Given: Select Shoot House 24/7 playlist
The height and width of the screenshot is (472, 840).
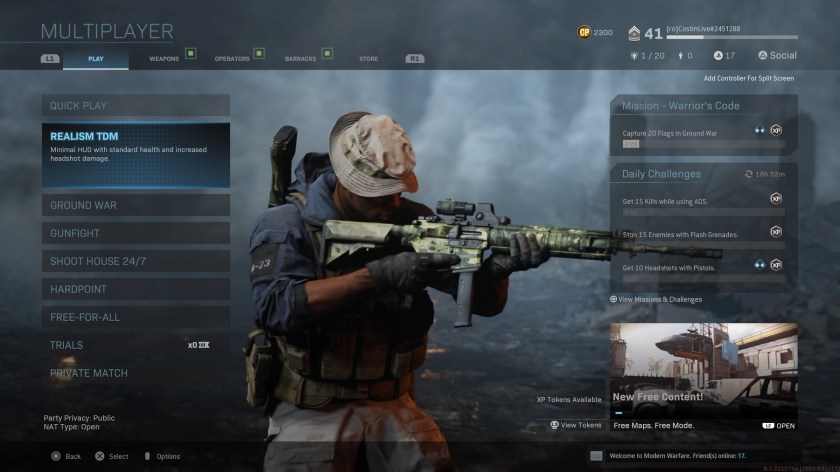Looking at the screenshot, I should (135, 261).
